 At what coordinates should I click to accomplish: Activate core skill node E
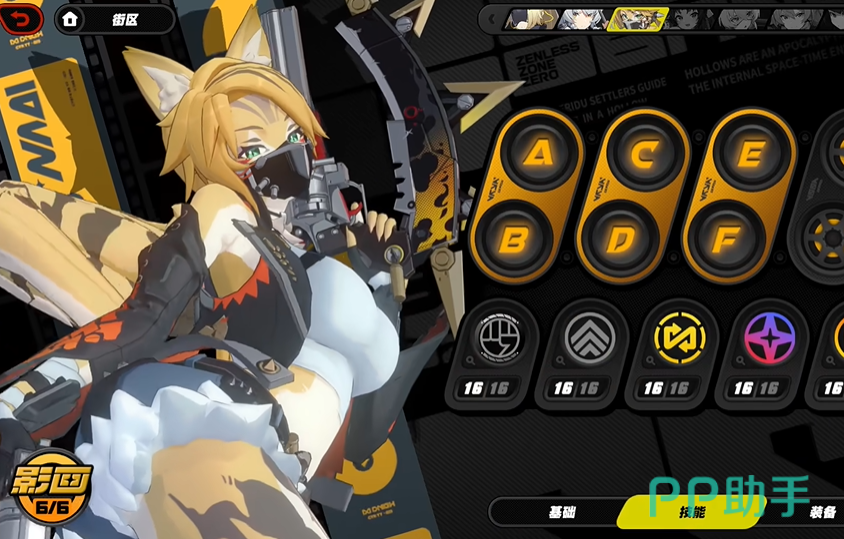[x=750, y=153]
